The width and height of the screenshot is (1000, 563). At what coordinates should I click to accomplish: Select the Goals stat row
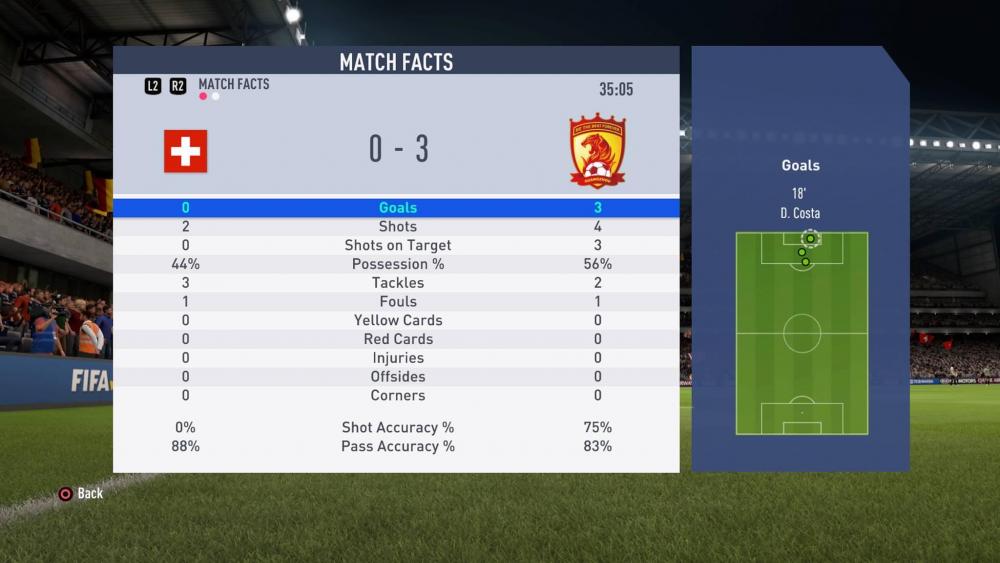click(397, 208)
